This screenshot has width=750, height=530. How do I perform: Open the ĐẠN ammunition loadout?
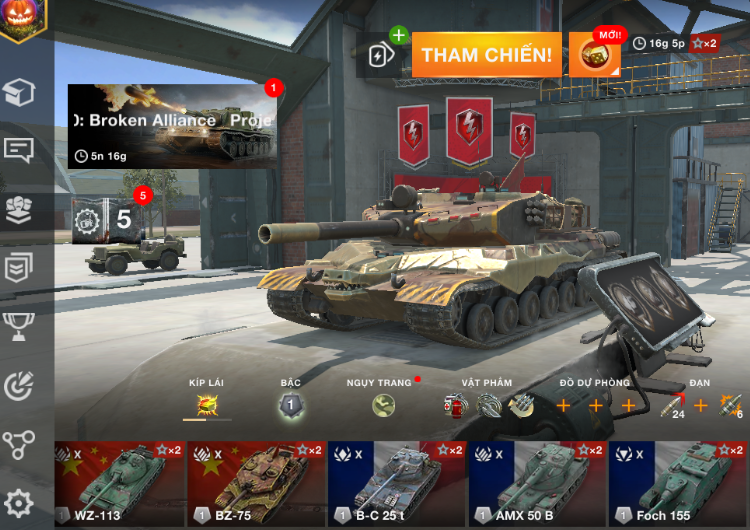[x=699, y=405]
